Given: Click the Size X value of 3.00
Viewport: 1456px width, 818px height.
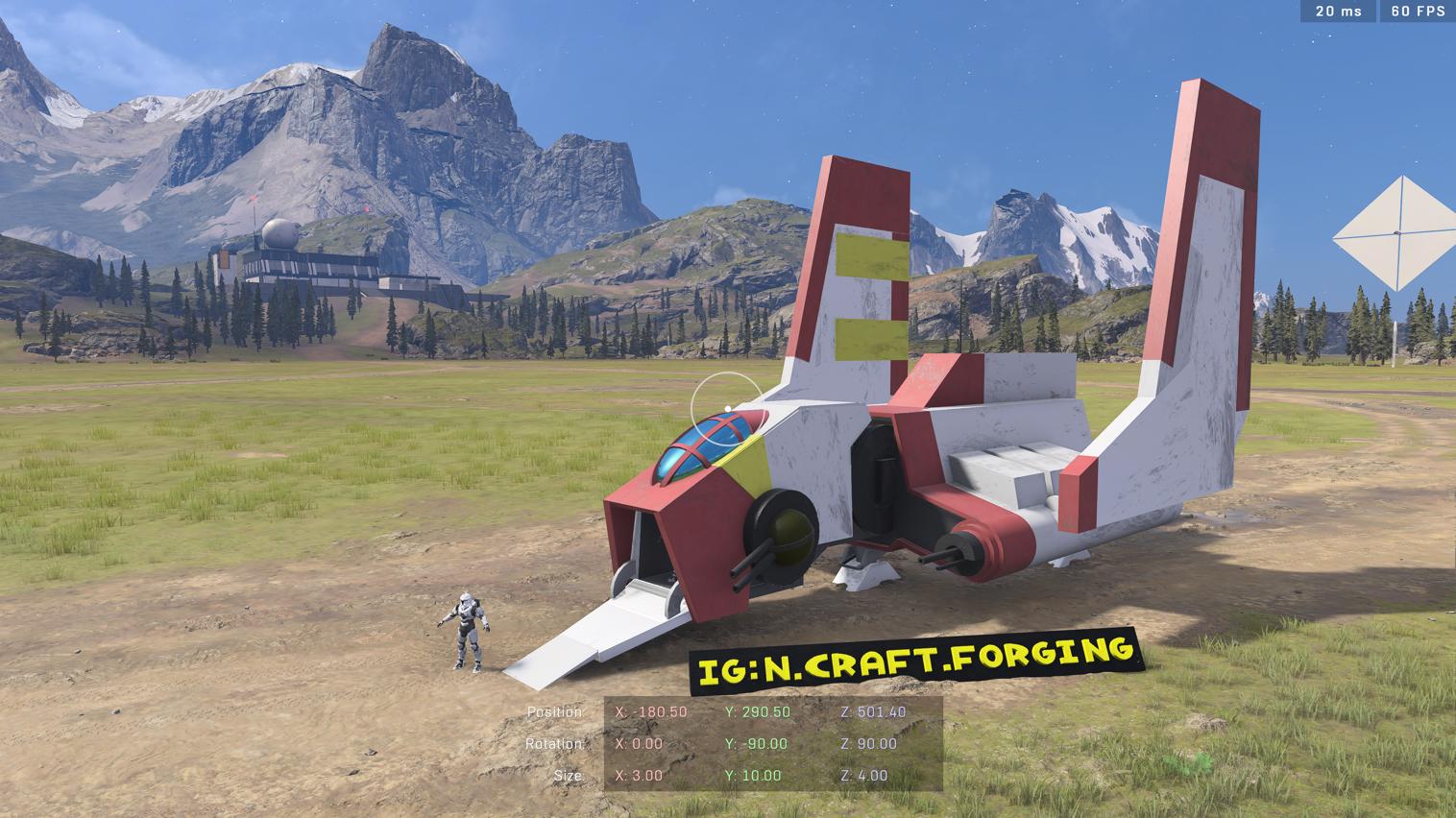Looking at the screenshot, I should point(642,775).
